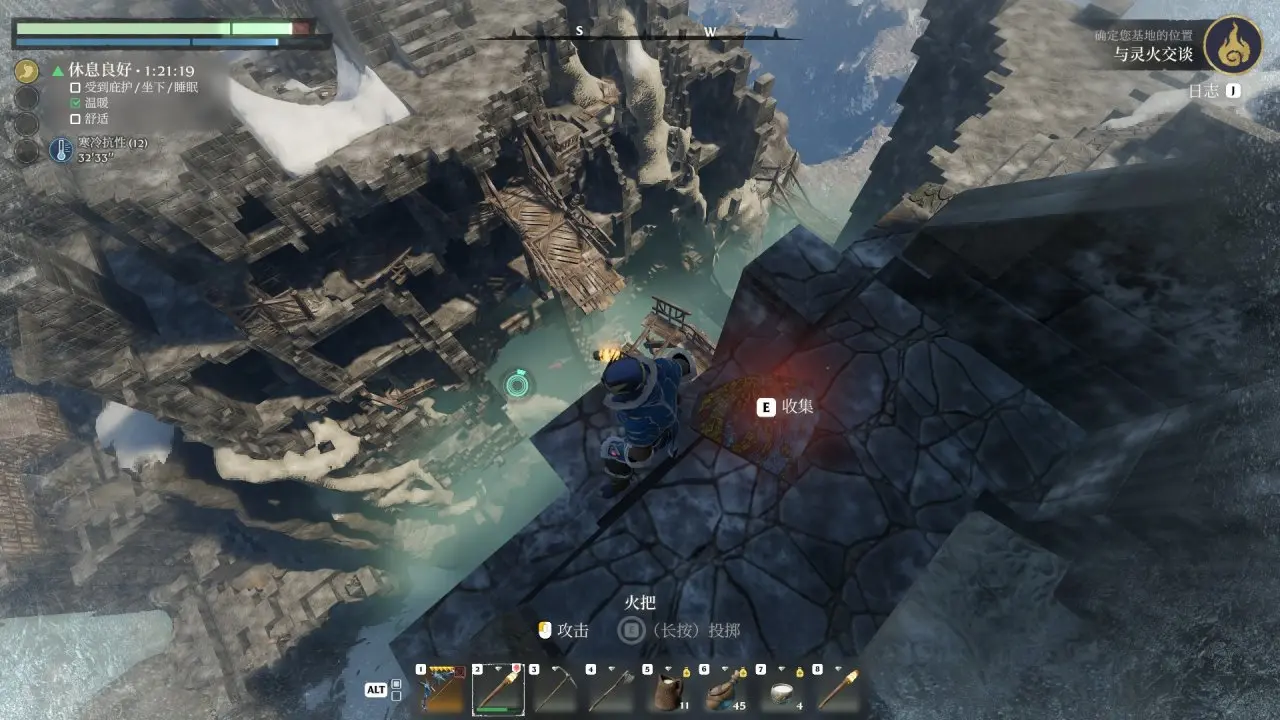Click the yellow stomach food buff icon
Viewport: 1280px width, 720px height.
coord(28,71)
